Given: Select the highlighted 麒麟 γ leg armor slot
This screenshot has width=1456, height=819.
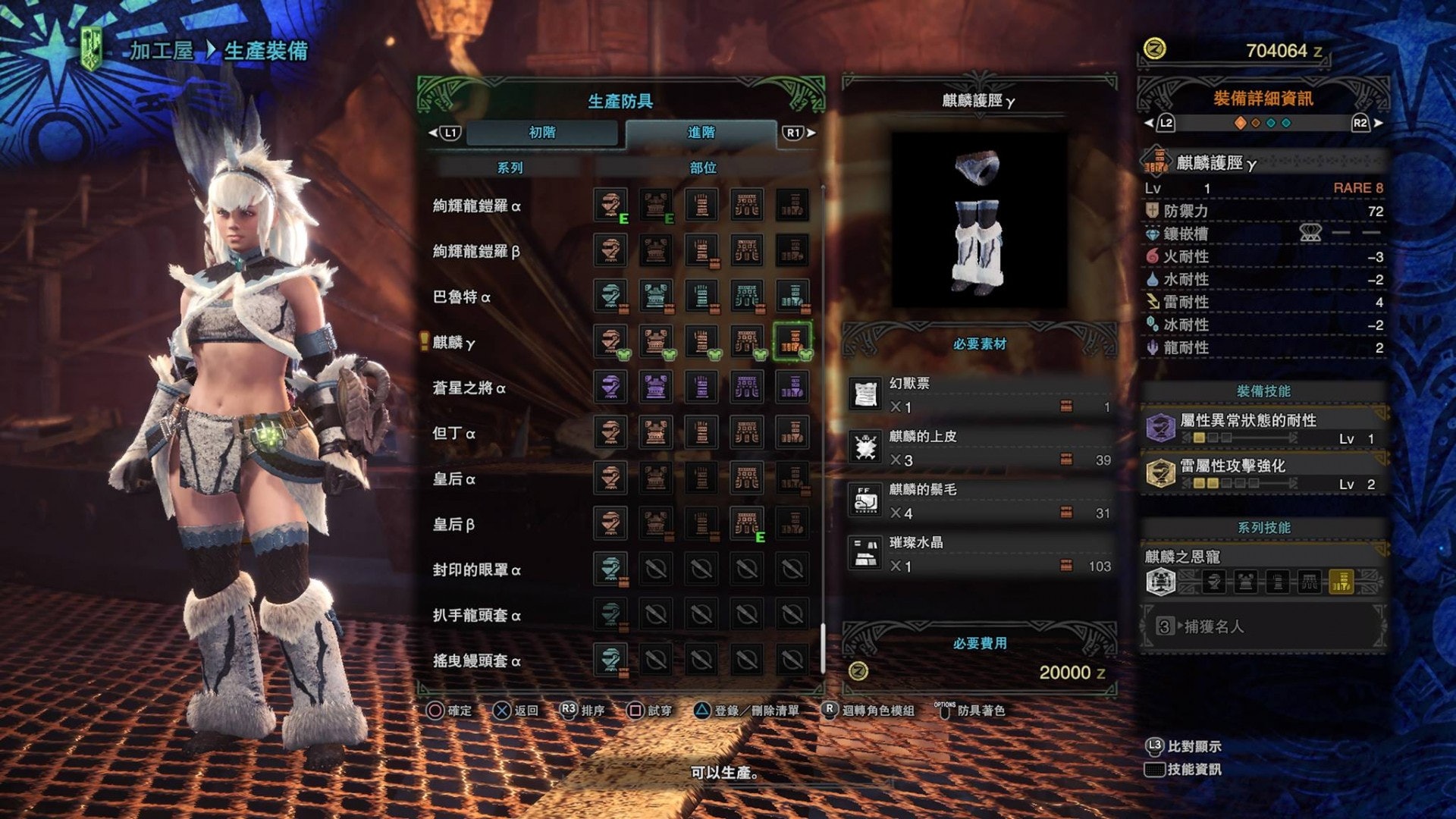Looking at the screenshot, I should (792, 341).
